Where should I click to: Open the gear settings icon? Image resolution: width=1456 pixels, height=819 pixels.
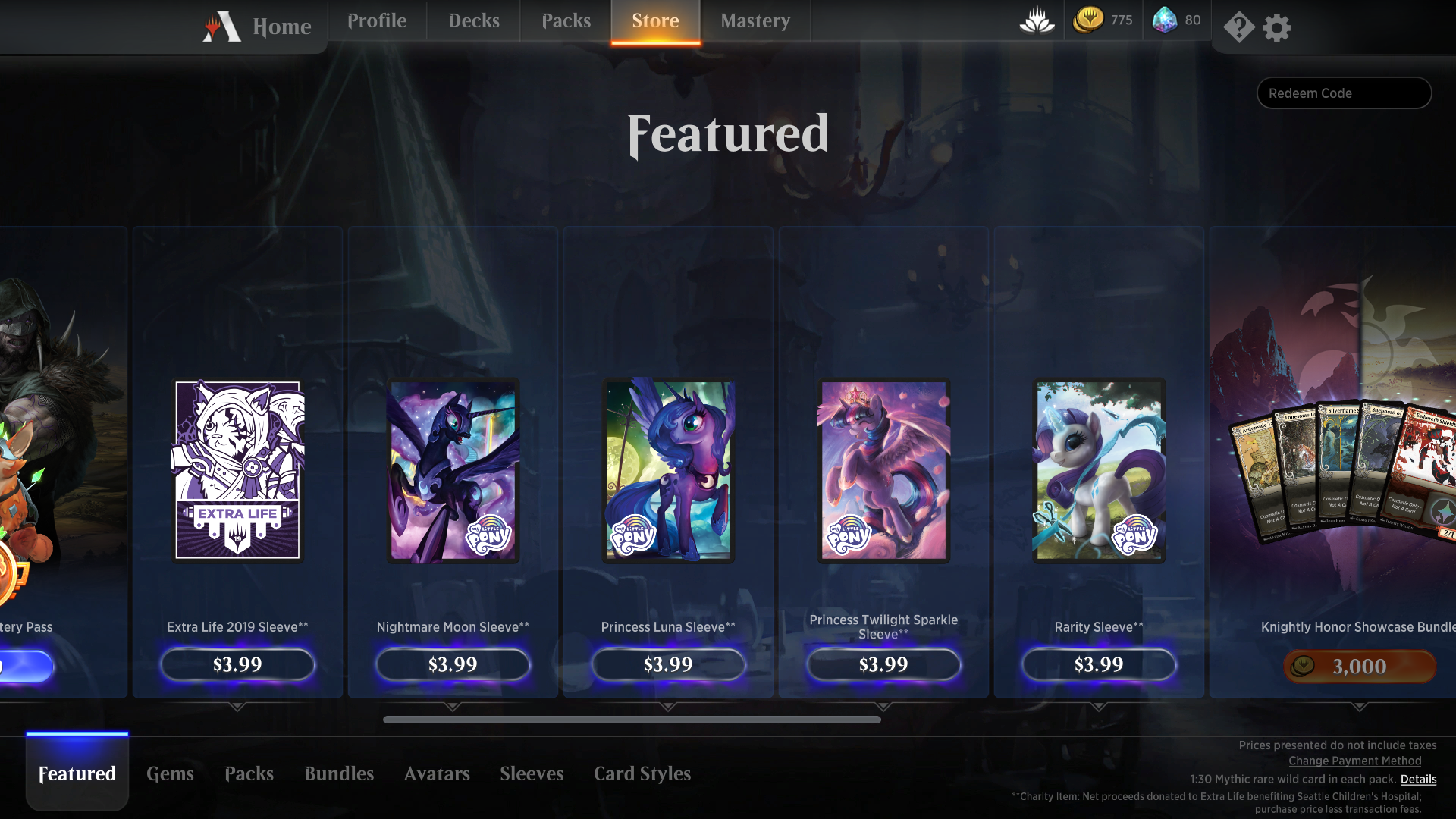(1277, 28)
